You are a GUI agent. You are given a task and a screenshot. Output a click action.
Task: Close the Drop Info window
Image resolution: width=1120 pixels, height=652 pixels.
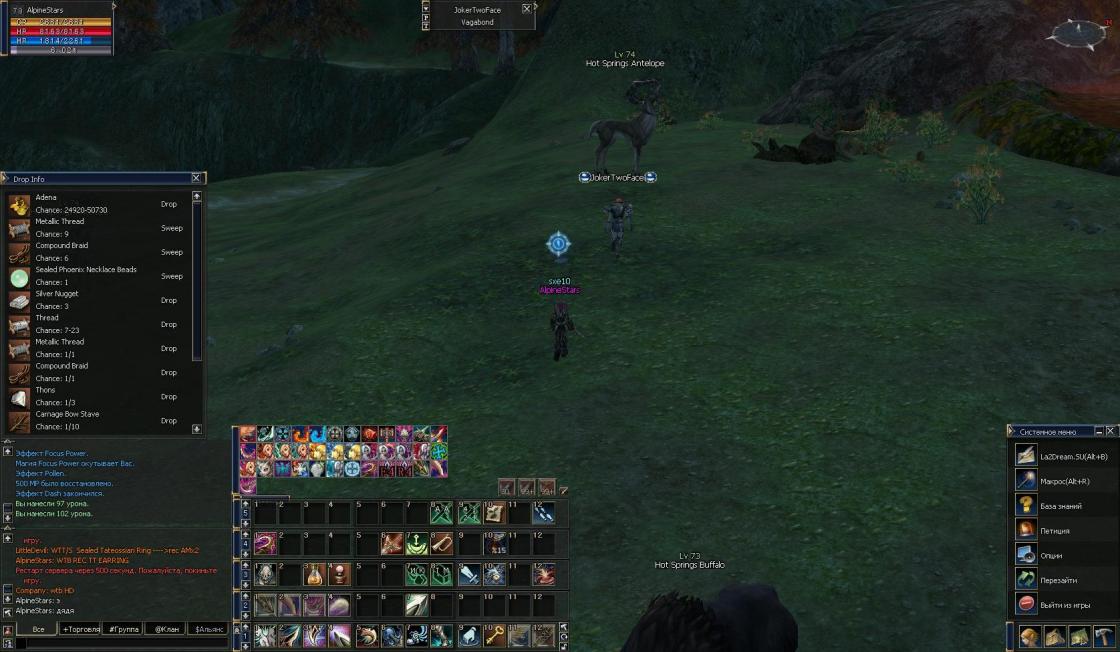pos(196,178)
